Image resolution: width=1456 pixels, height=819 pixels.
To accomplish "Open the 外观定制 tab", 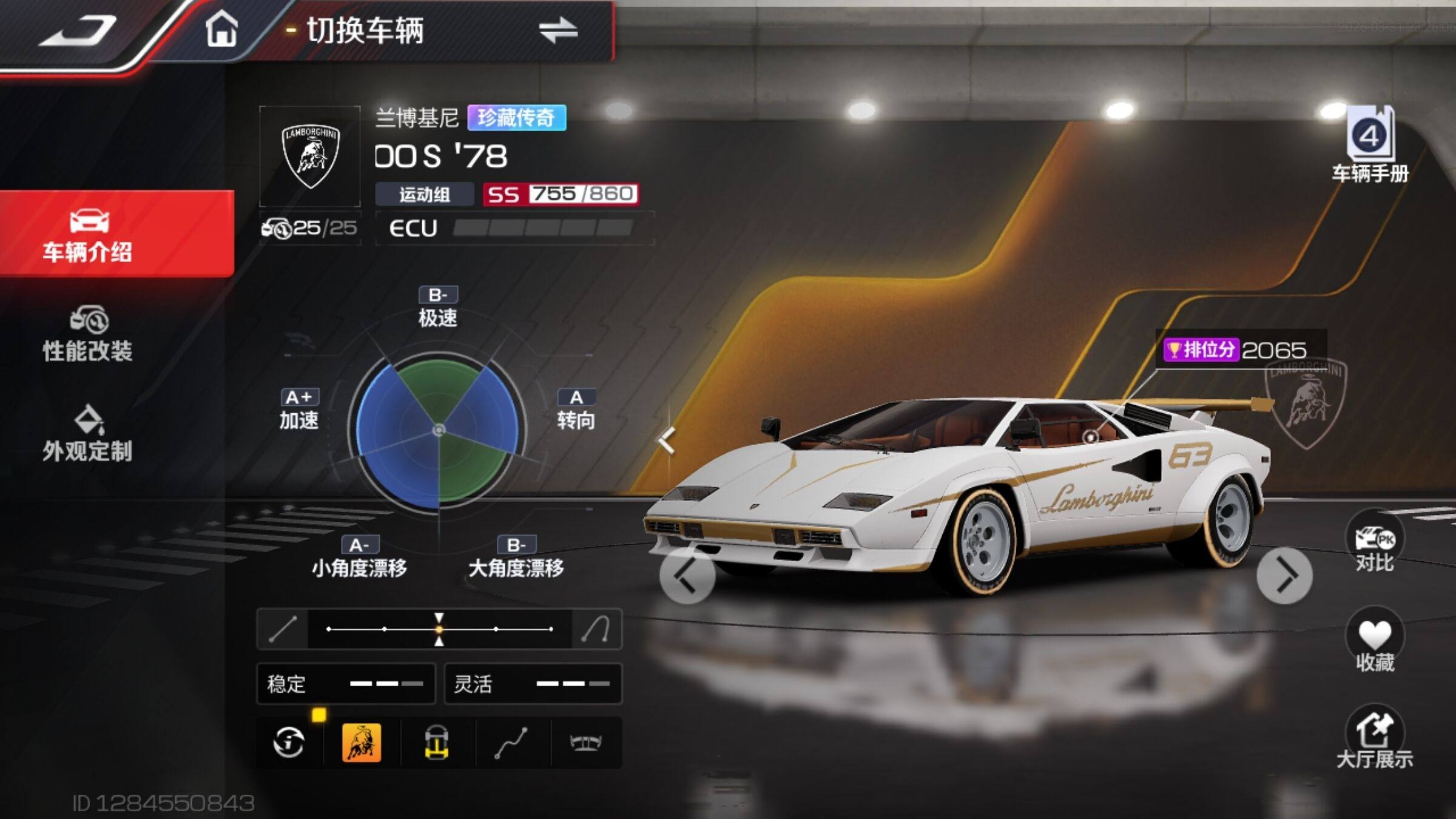I will click(88, 434).
